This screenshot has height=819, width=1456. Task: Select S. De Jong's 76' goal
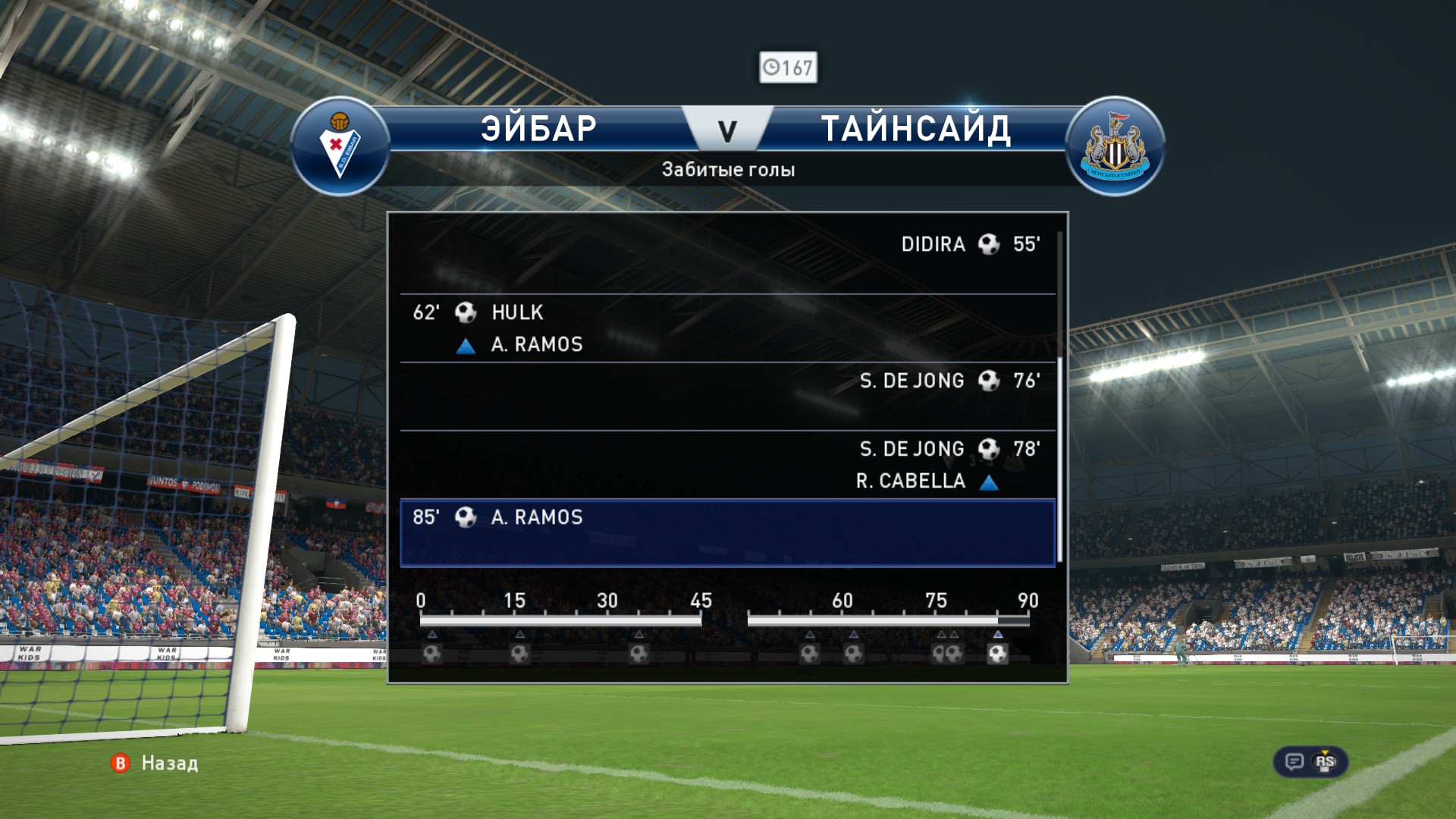(728, 396)
